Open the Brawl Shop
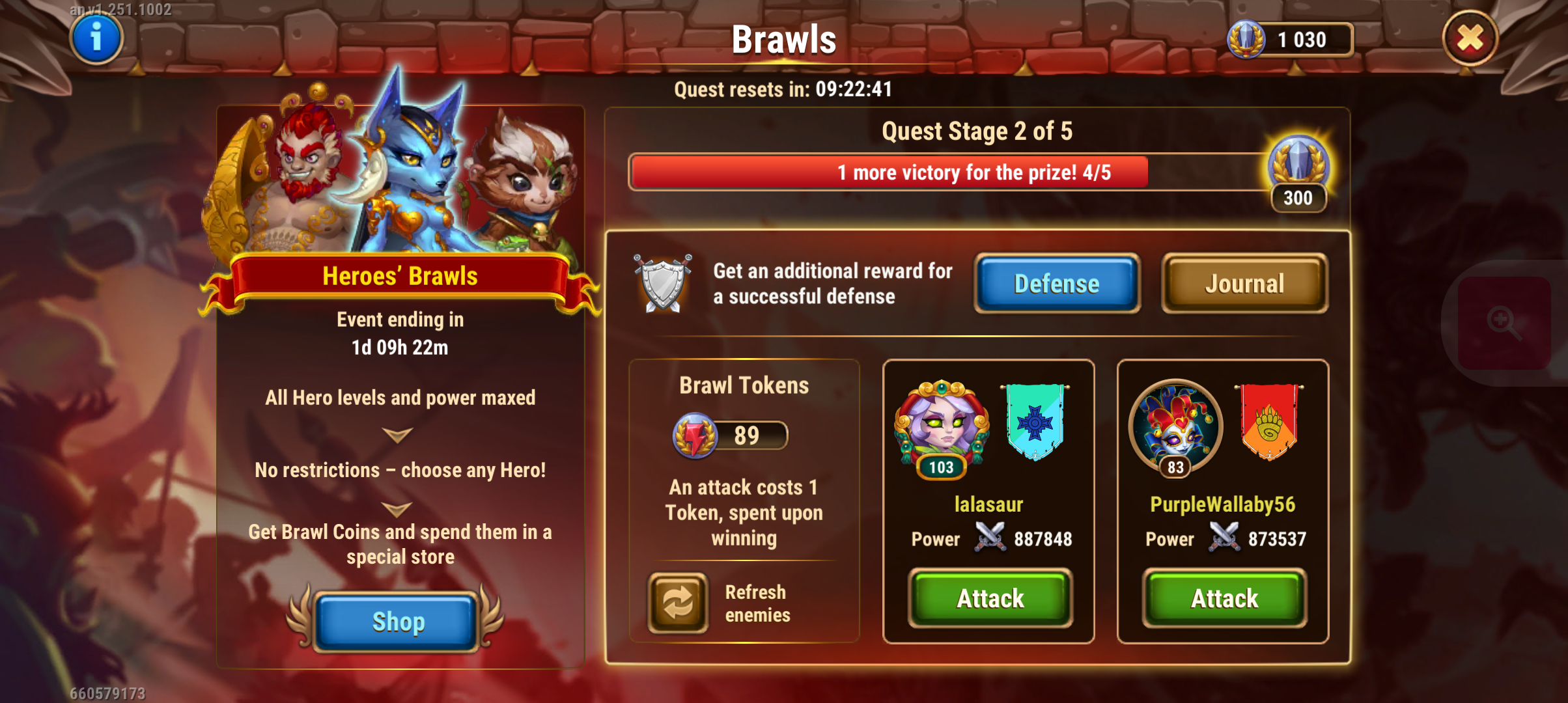Screen dimensions: 1568x703 (x=397, y=621)
